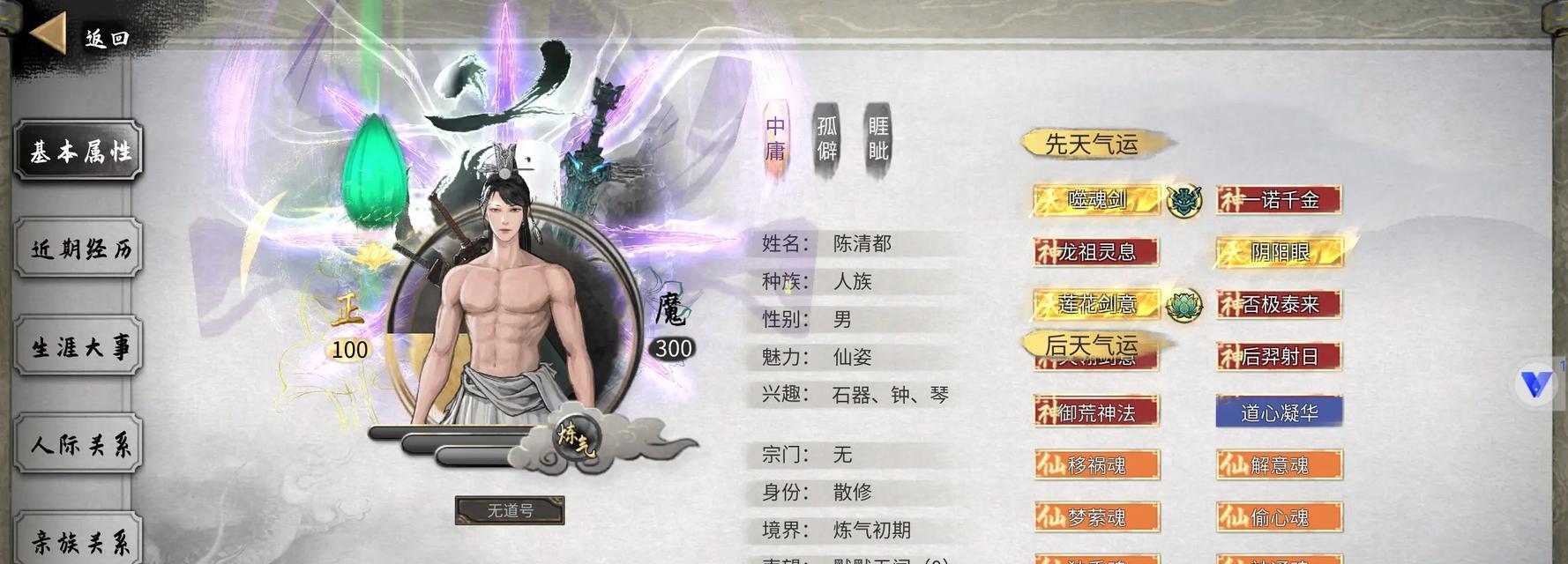Screen dimensions: 1568x564
Task: Open the 亲族关系 tab
Action: pos(79,541)
